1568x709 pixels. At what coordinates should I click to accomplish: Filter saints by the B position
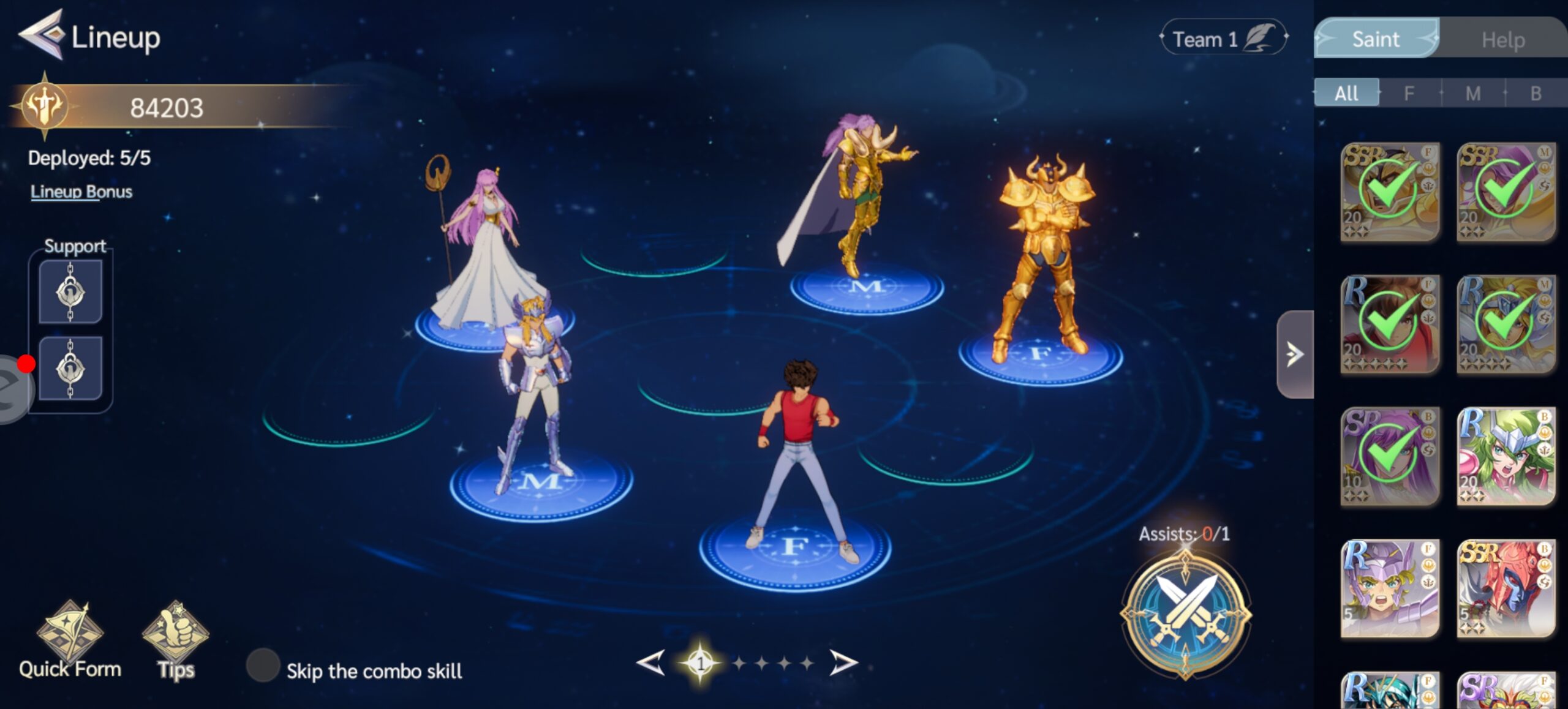[x=1536, y=93]
